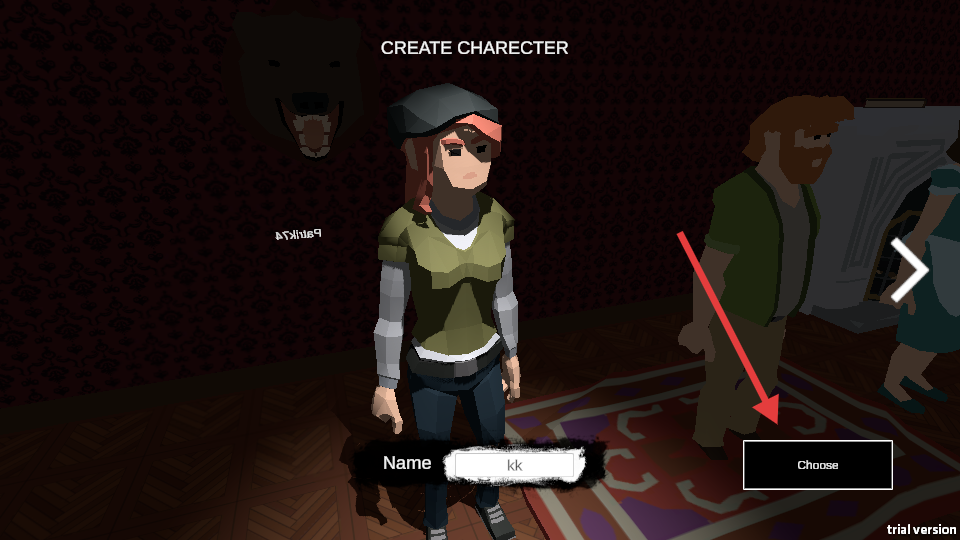Screen dimensions: 960x540
Task: Show the next character with right arrow
Action: pyautogui.click(x=909, y=270)
